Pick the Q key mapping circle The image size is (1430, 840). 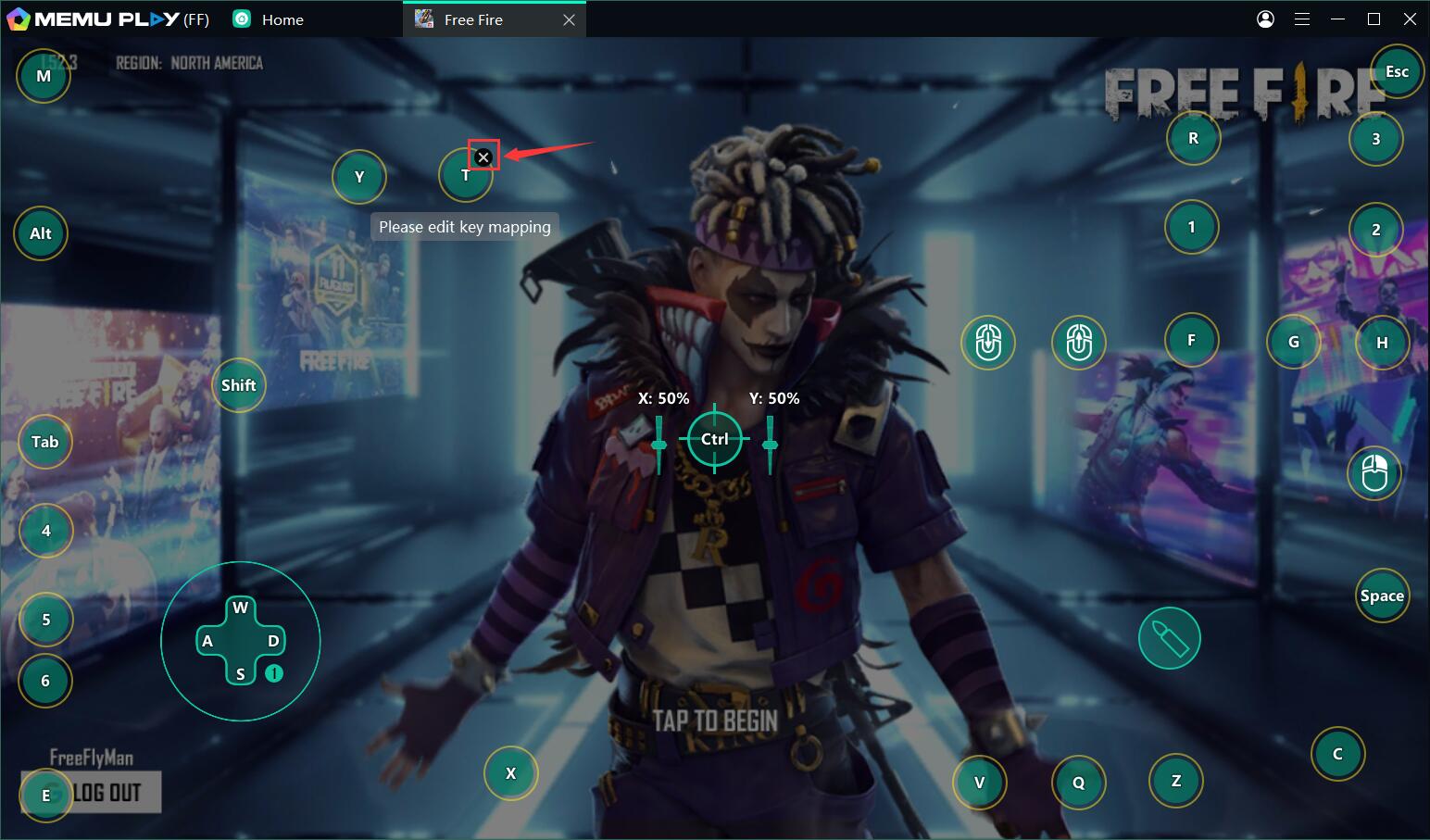pos(1078,783)
